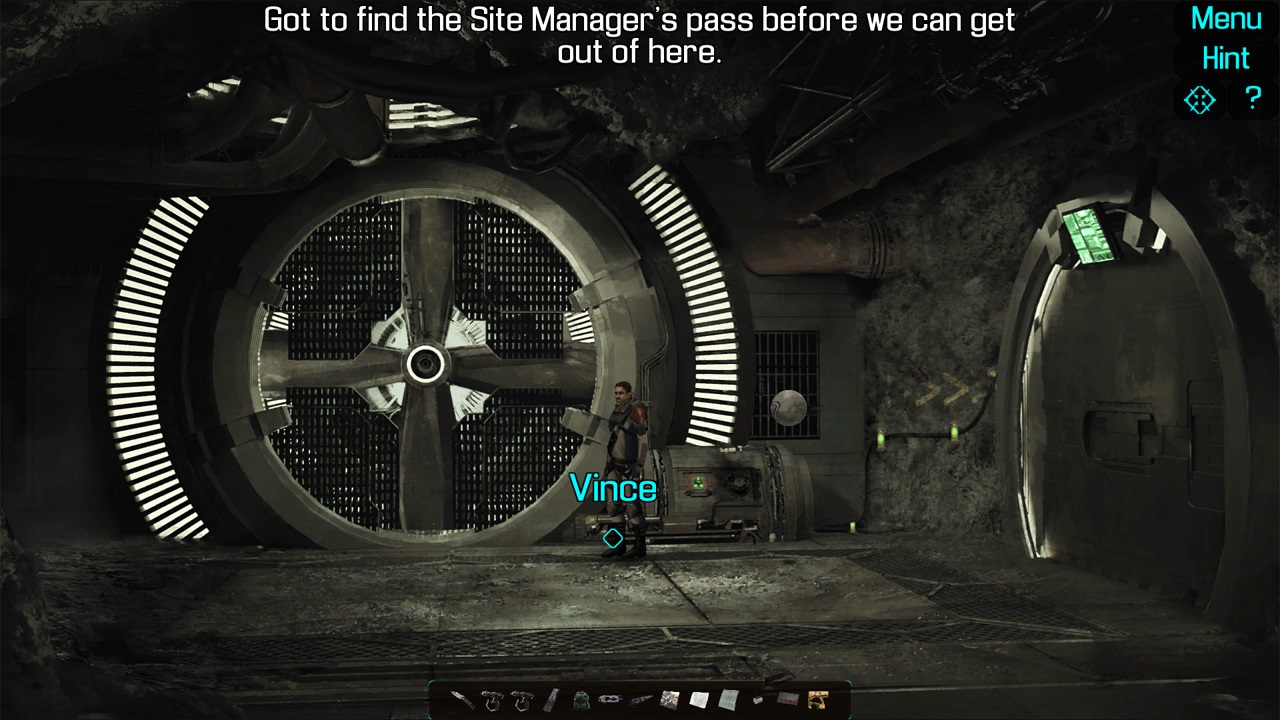Screen dimensions: 1280x720
Task: Open the question mark help button
Action: click(1253, 99)
